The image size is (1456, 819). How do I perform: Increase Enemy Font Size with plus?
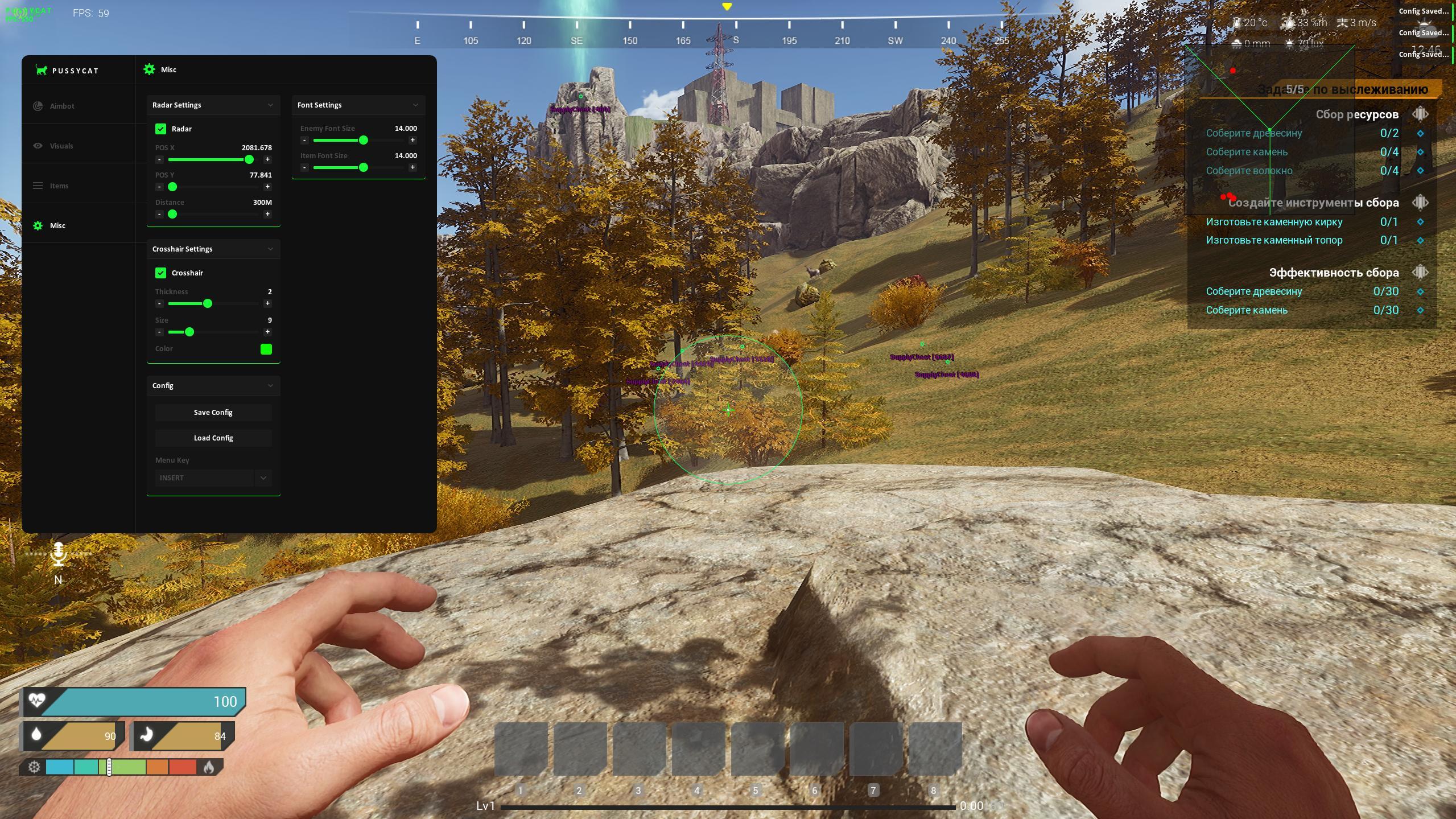click(413, 141)
